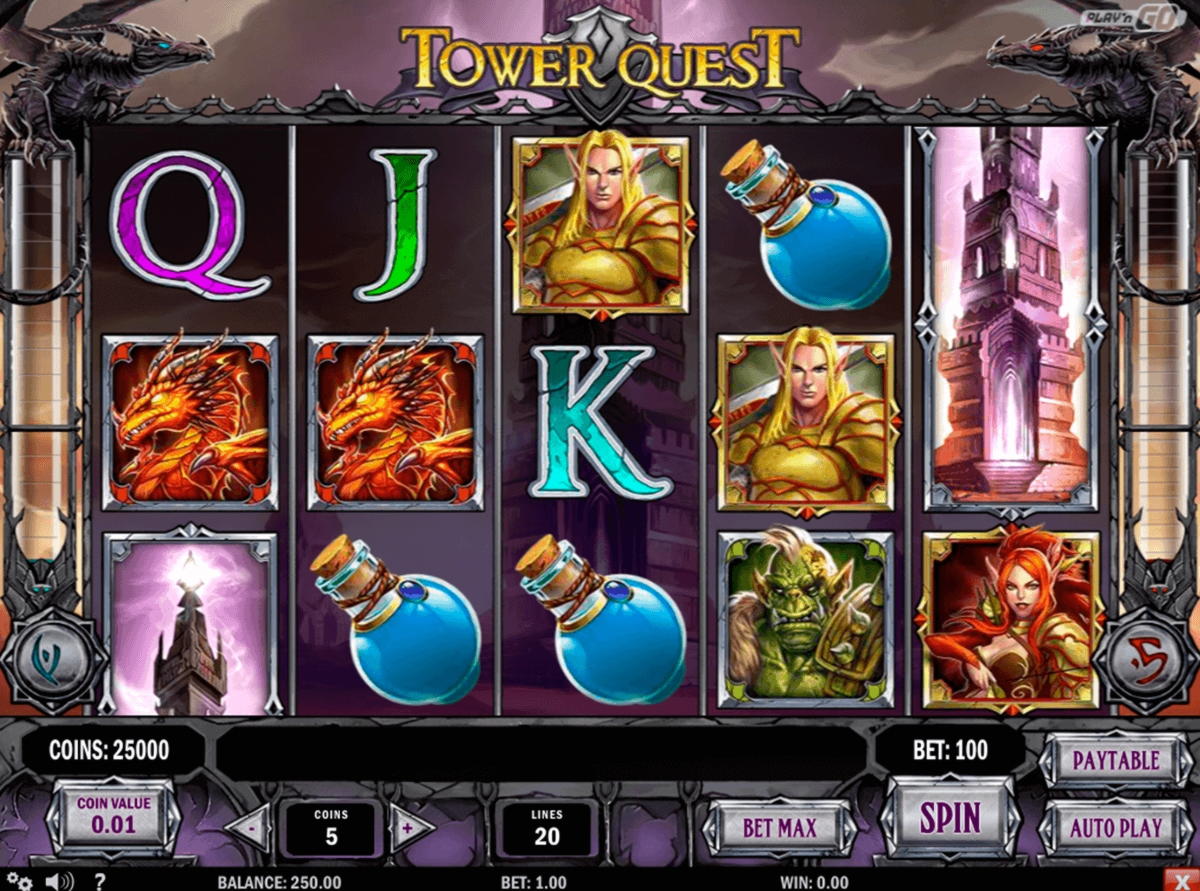The height and width of the screenshot is (891, 1200).
Task: Increase coins with the plus arrow
Action: click(408, 829)
